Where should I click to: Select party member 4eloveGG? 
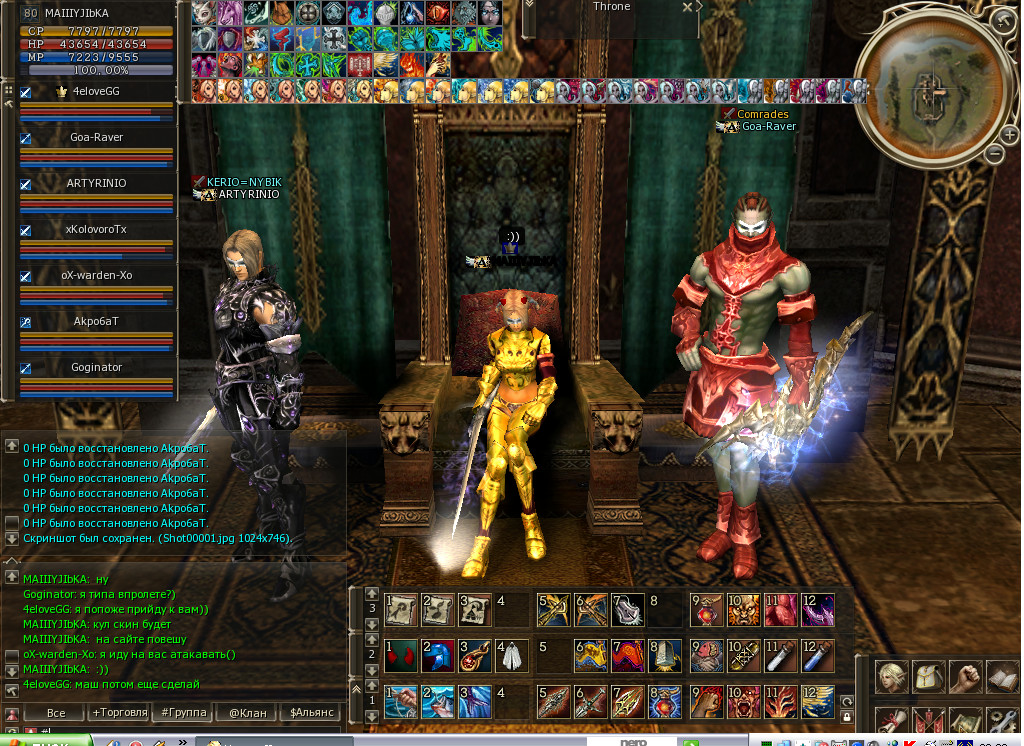[96, 91]
